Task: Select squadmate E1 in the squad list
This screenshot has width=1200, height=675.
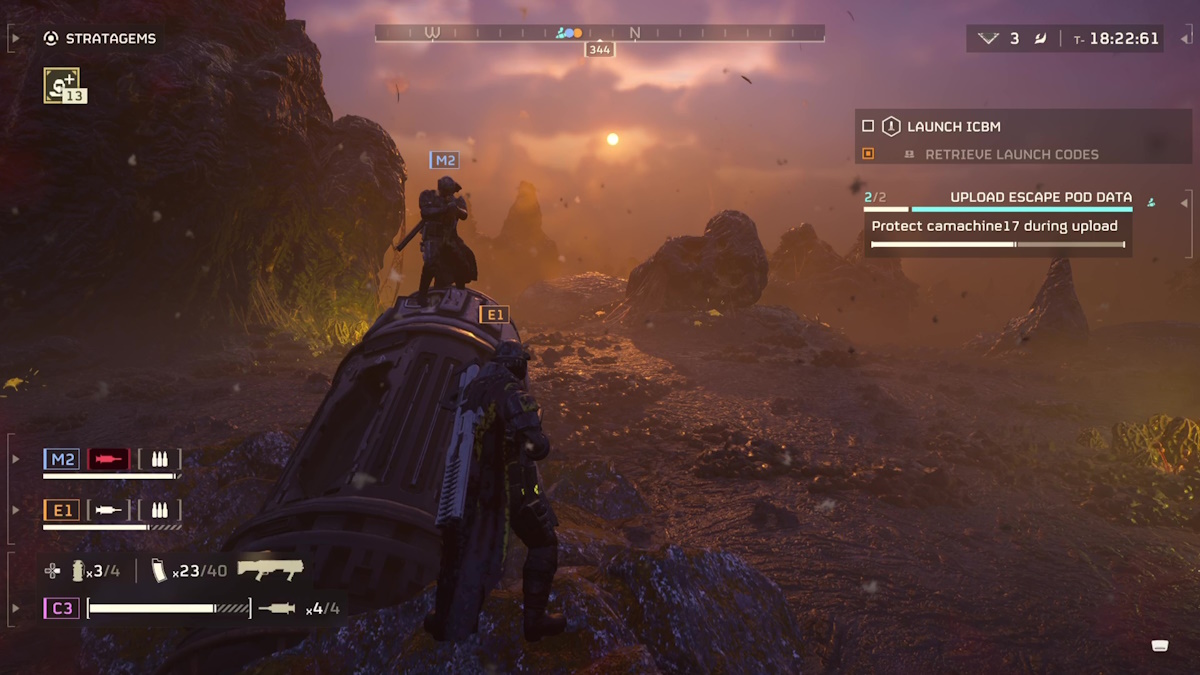Action: pos(61,510)
